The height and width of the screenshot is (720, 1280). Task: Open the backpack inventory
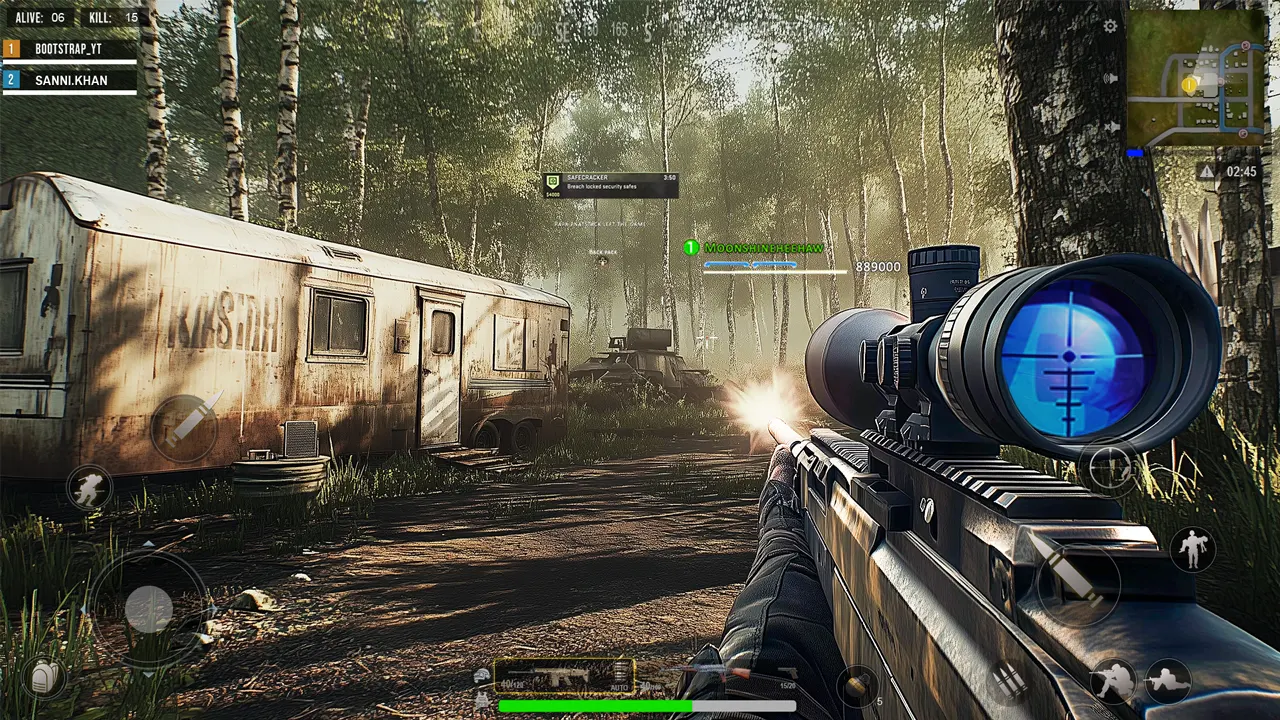pos(44,678)
